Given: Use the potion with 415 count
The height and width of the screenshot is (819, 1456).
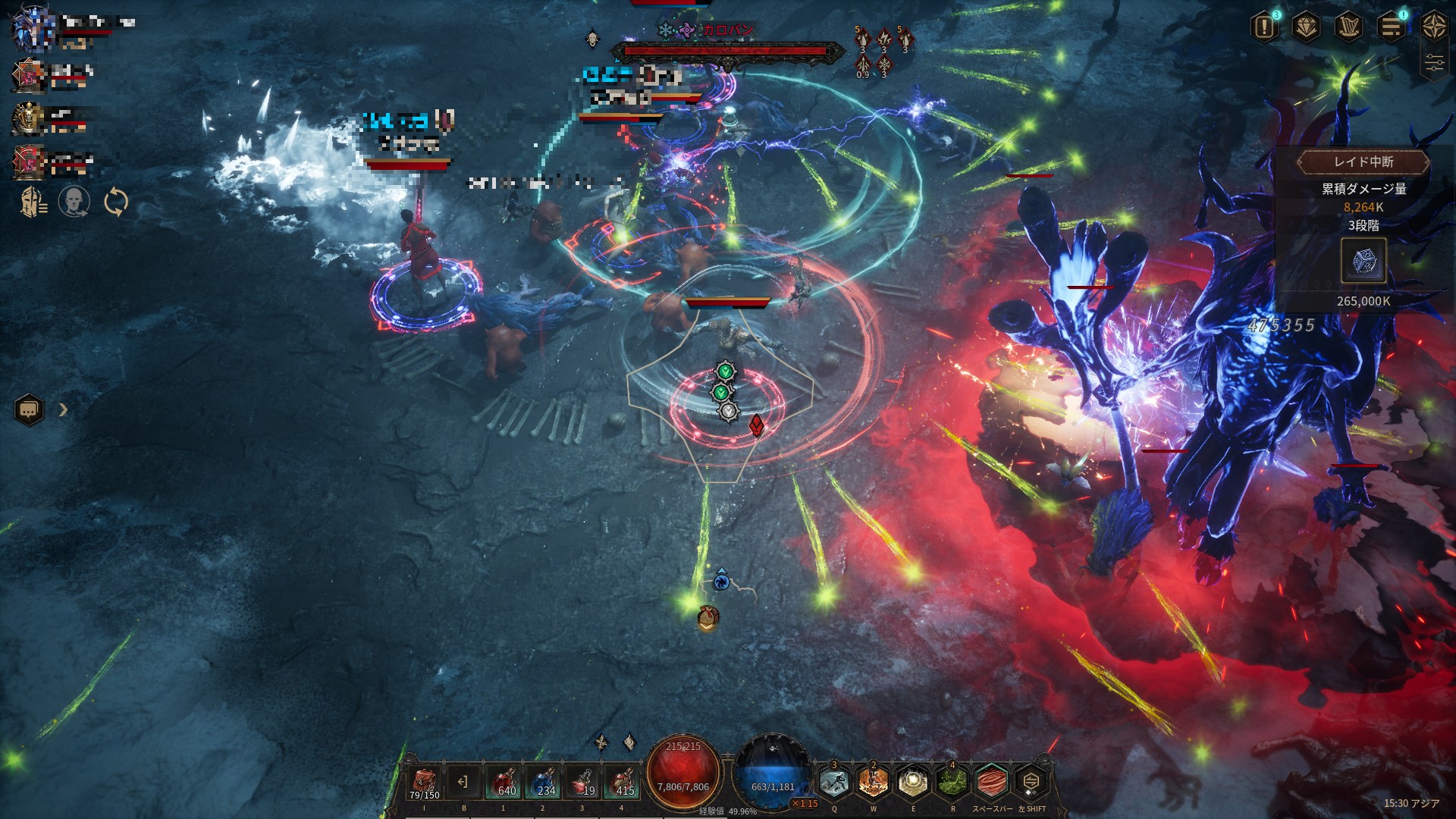Looking at the screenshot, I should [x=622, y=782].
